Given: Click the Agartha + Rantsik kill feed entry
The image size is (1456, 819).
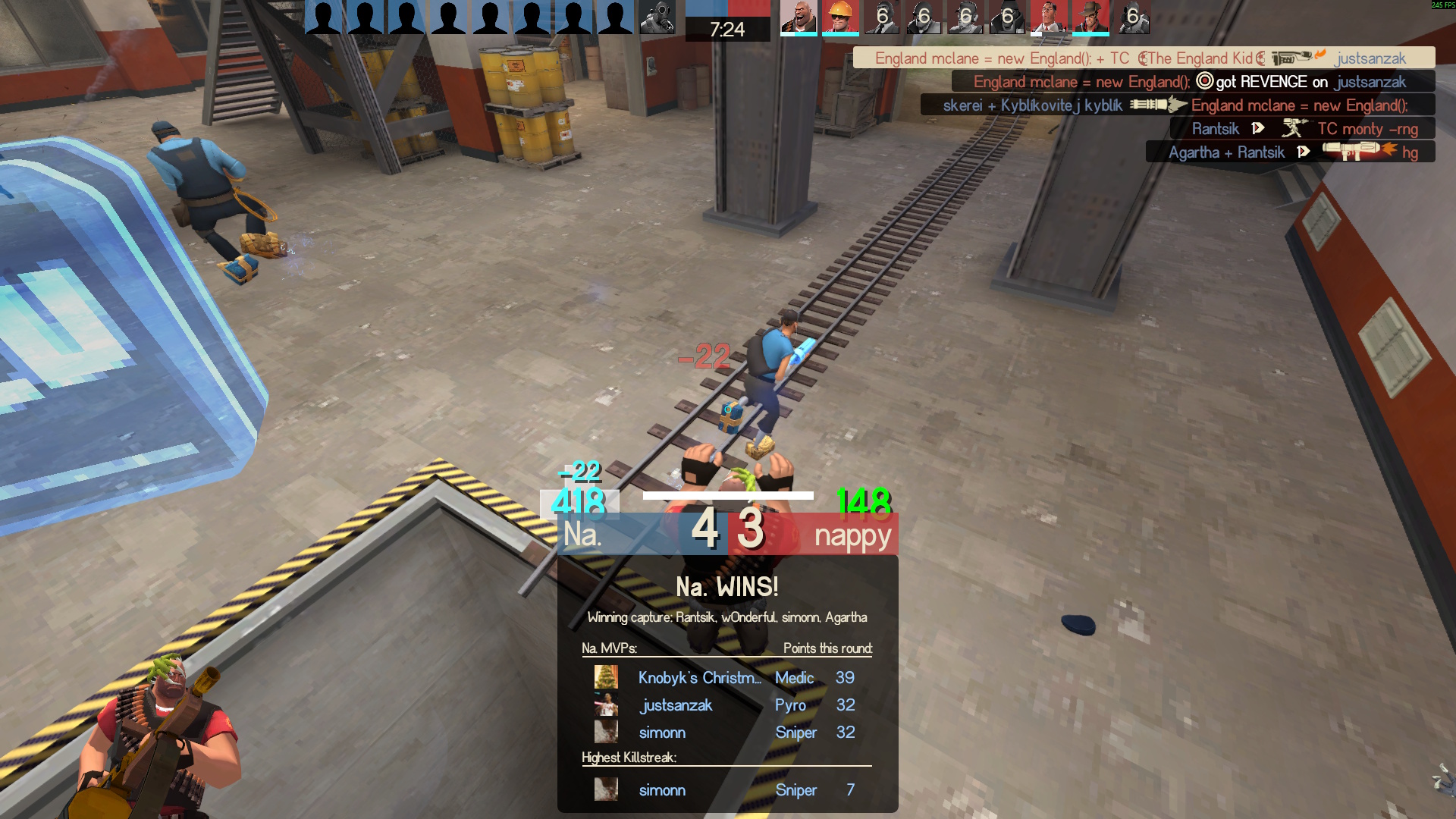Looking at the screenshot, I should point(1290,152).
